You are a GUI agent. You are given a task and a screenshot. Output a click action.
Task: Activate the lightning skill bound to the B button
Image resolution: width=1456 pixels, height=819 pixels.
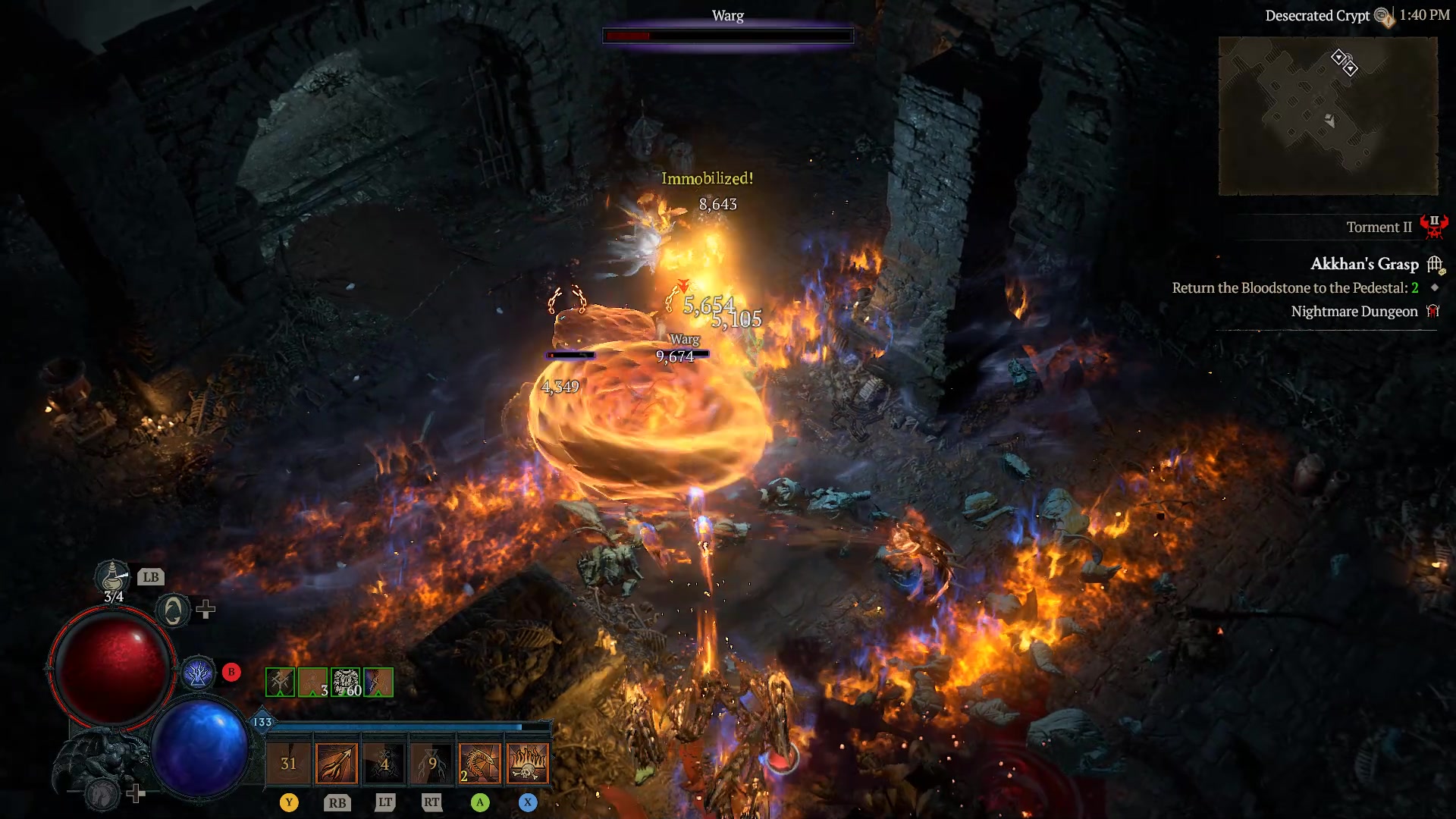[199, 672]
